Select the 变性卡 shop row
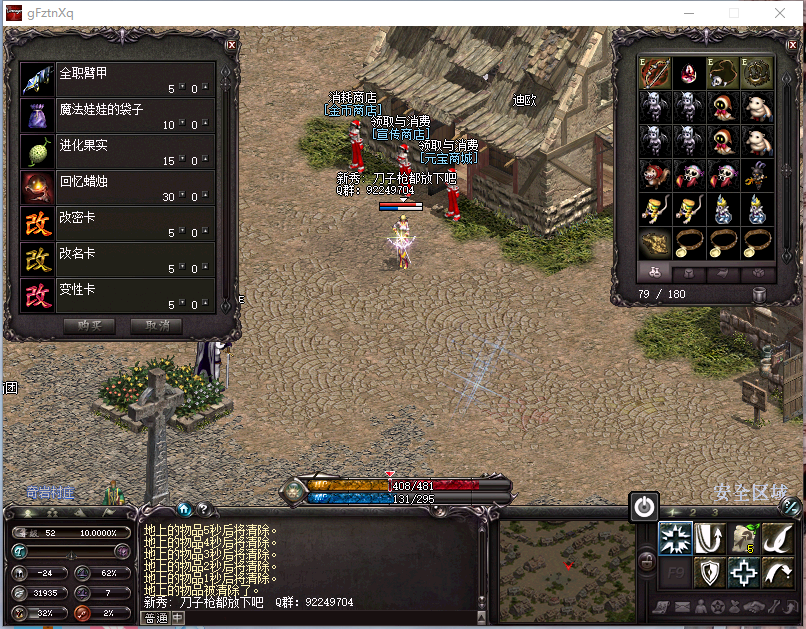 pyautogui.click(x=118, y=296)
